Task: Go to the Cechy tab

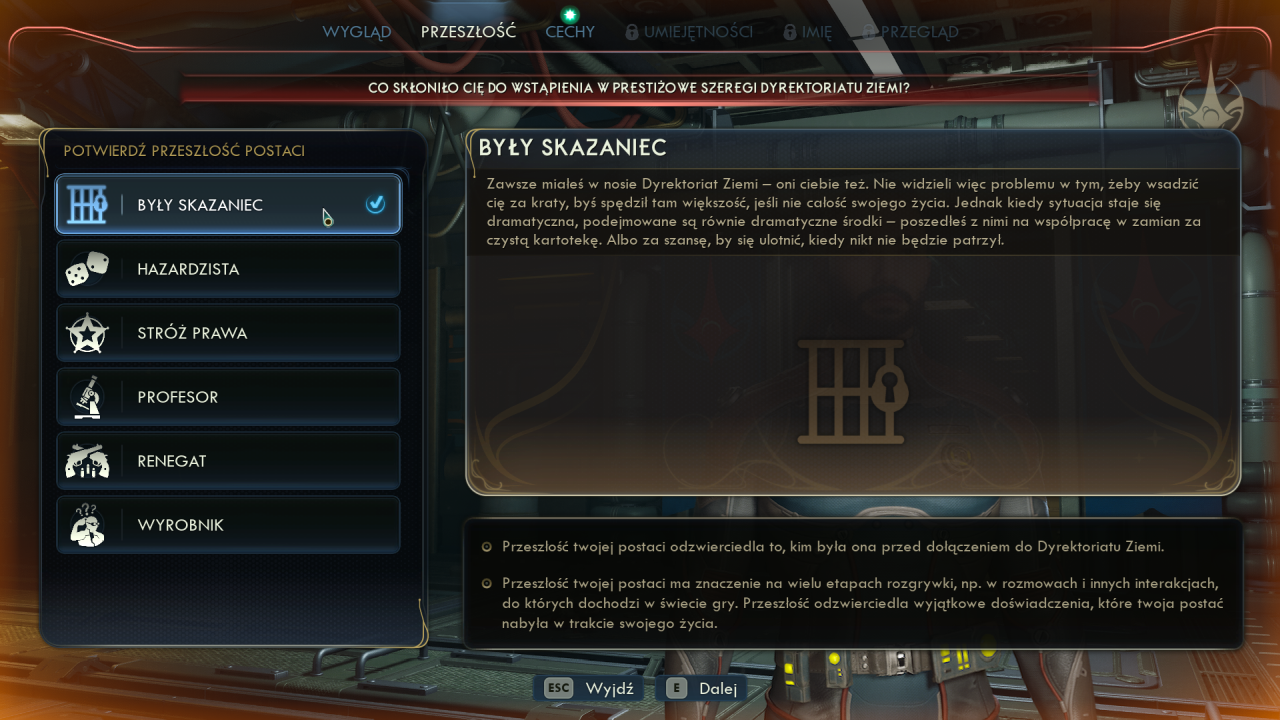Action: (x=570, y=32)
